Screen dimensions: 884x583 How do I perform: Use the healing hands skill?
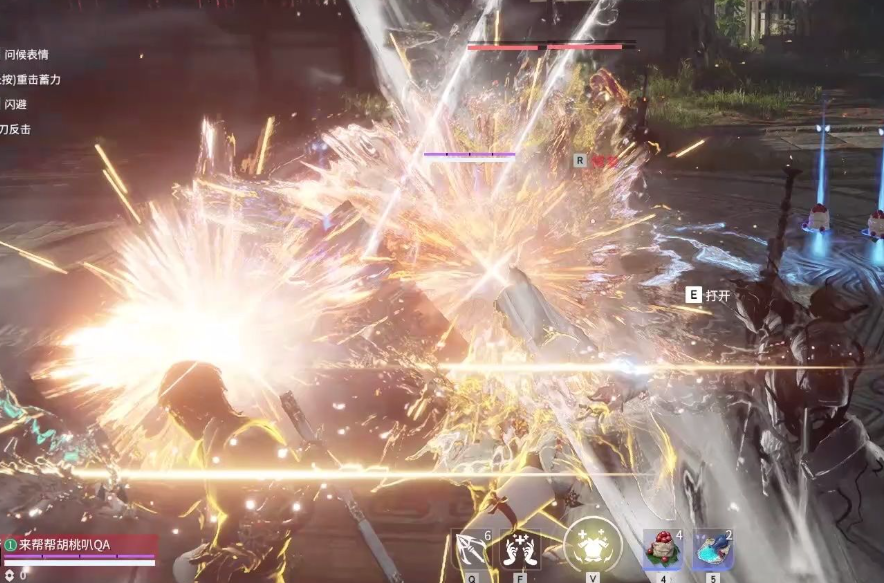point(520,549)
